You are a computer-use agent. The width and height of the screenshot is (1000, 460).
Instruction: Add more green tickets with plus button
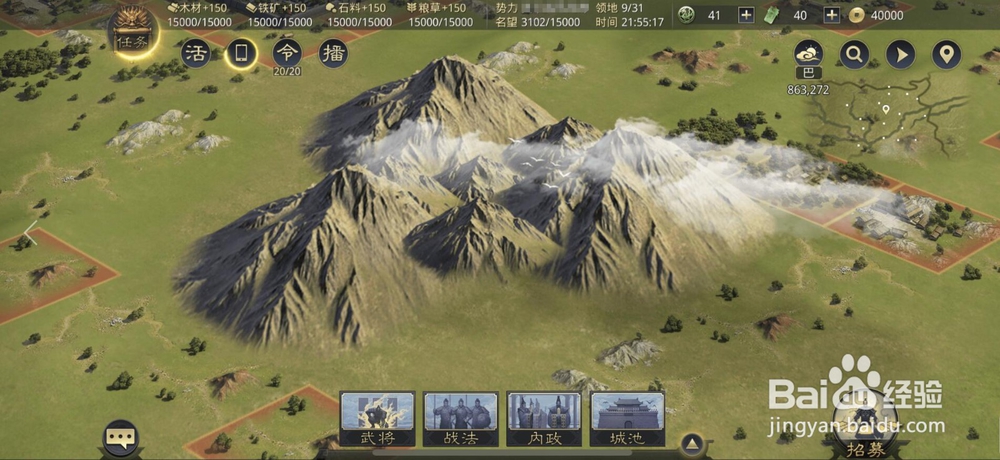pos(831,15)
